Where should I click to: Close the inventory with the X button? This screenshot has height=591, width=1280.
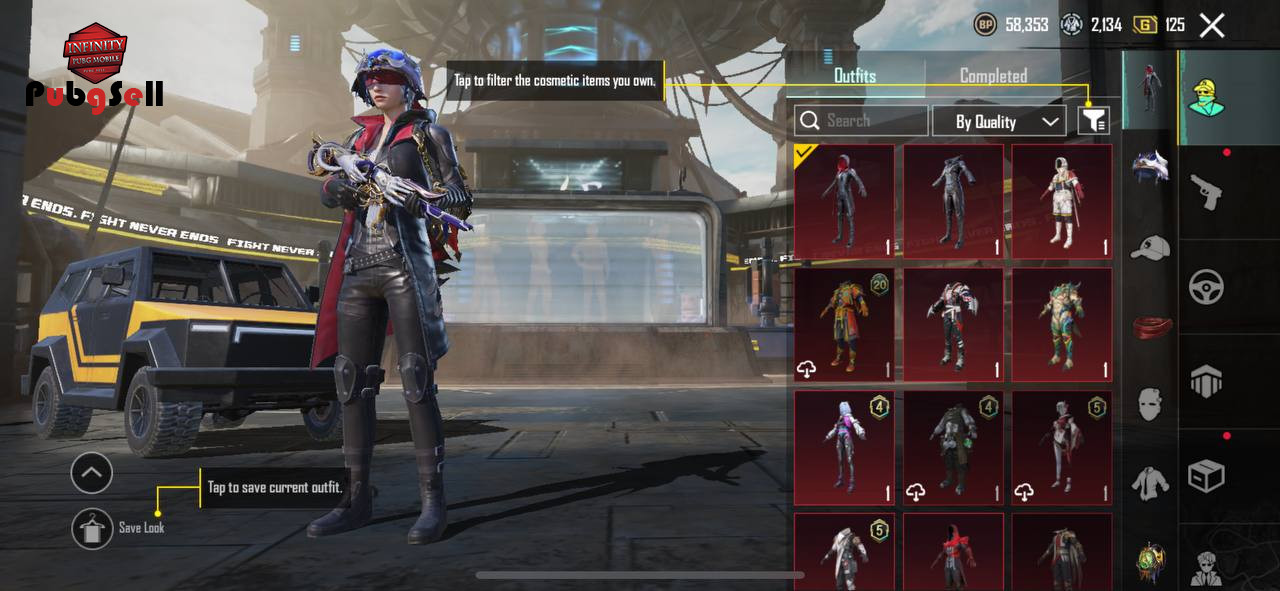click(1212, 26)
